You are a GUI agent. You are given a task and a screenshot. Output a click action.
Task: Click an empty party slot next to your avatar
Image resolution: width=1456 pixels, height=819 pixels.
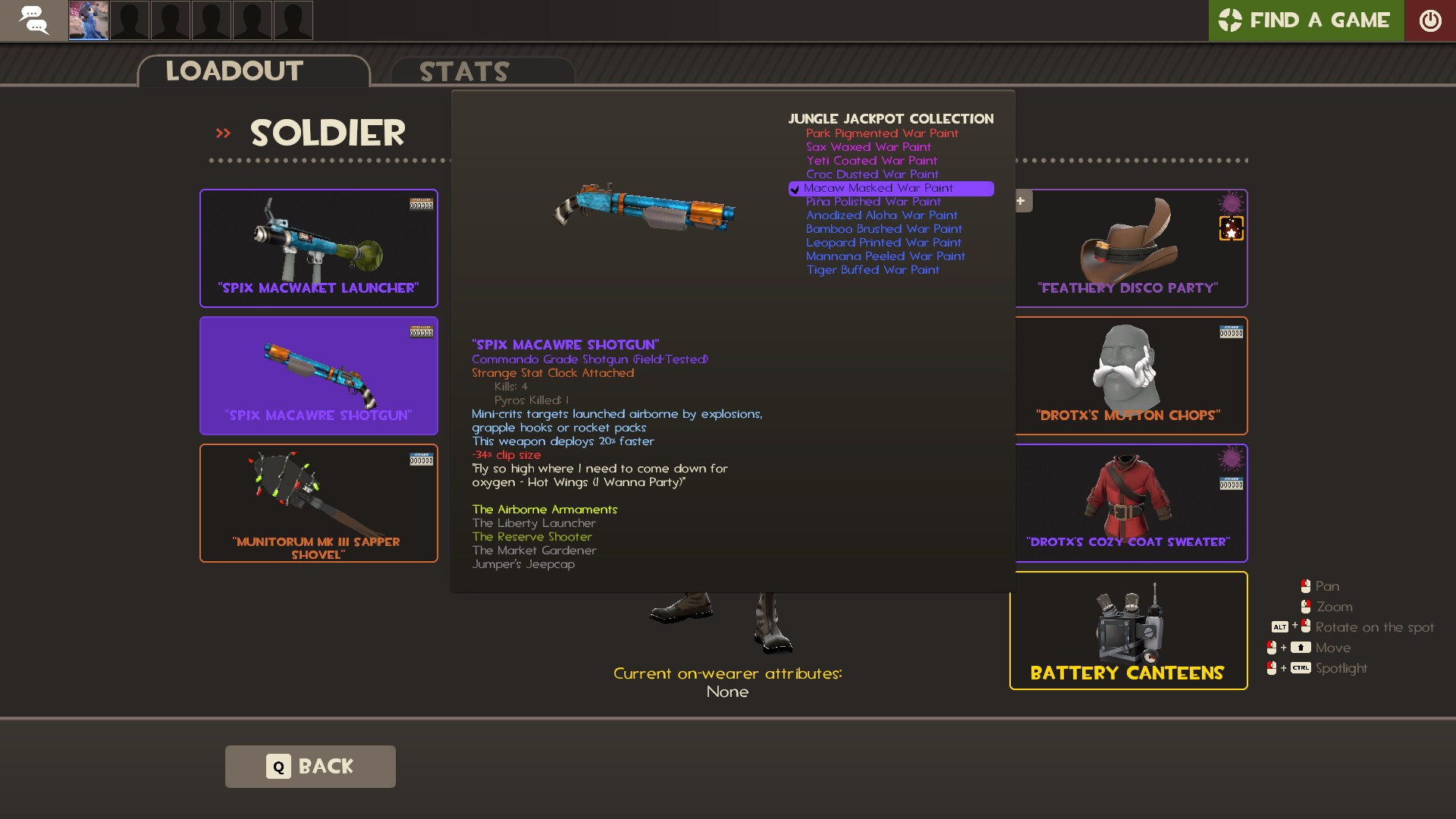(130, 20)
